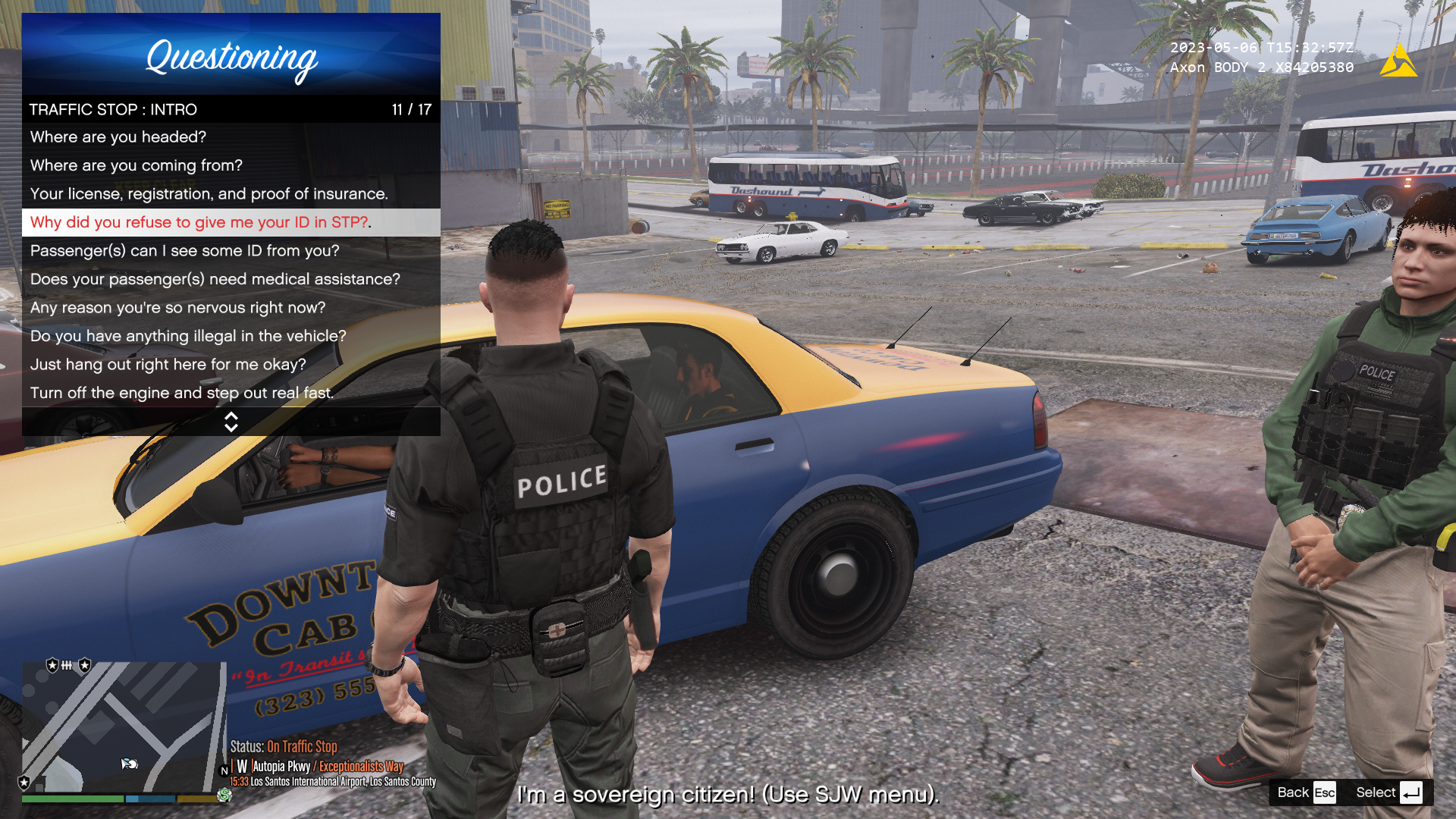
Task: Click the menu's up/down scroll arrows
Action: (231, 422)
